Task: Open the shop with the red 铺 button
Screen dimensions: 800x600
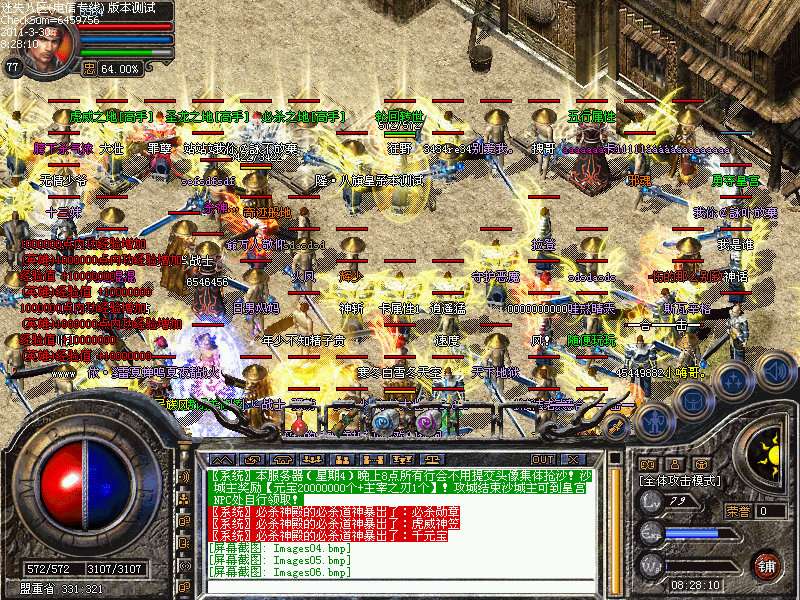Action: pyautogui.click(x=766, y=564)
